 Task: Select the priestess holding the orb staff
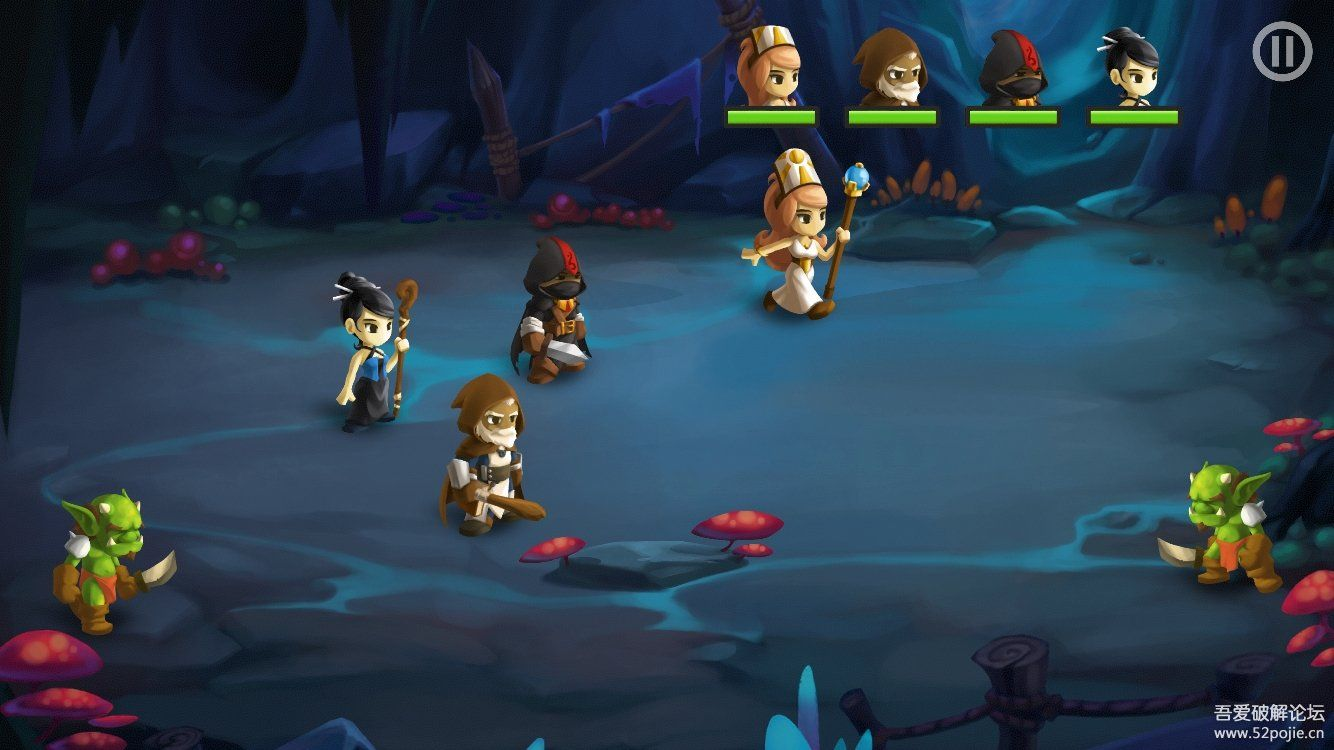[x=800, y=240]
